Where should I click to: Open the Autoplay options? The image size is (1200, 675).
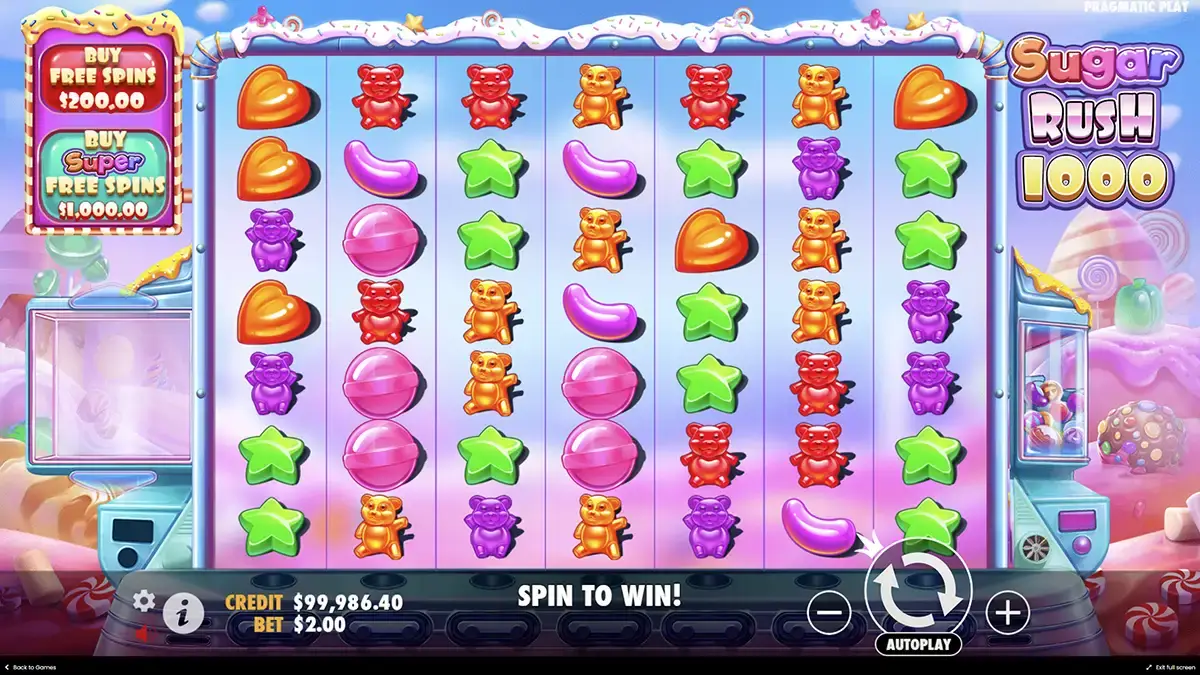coord(918,644)
